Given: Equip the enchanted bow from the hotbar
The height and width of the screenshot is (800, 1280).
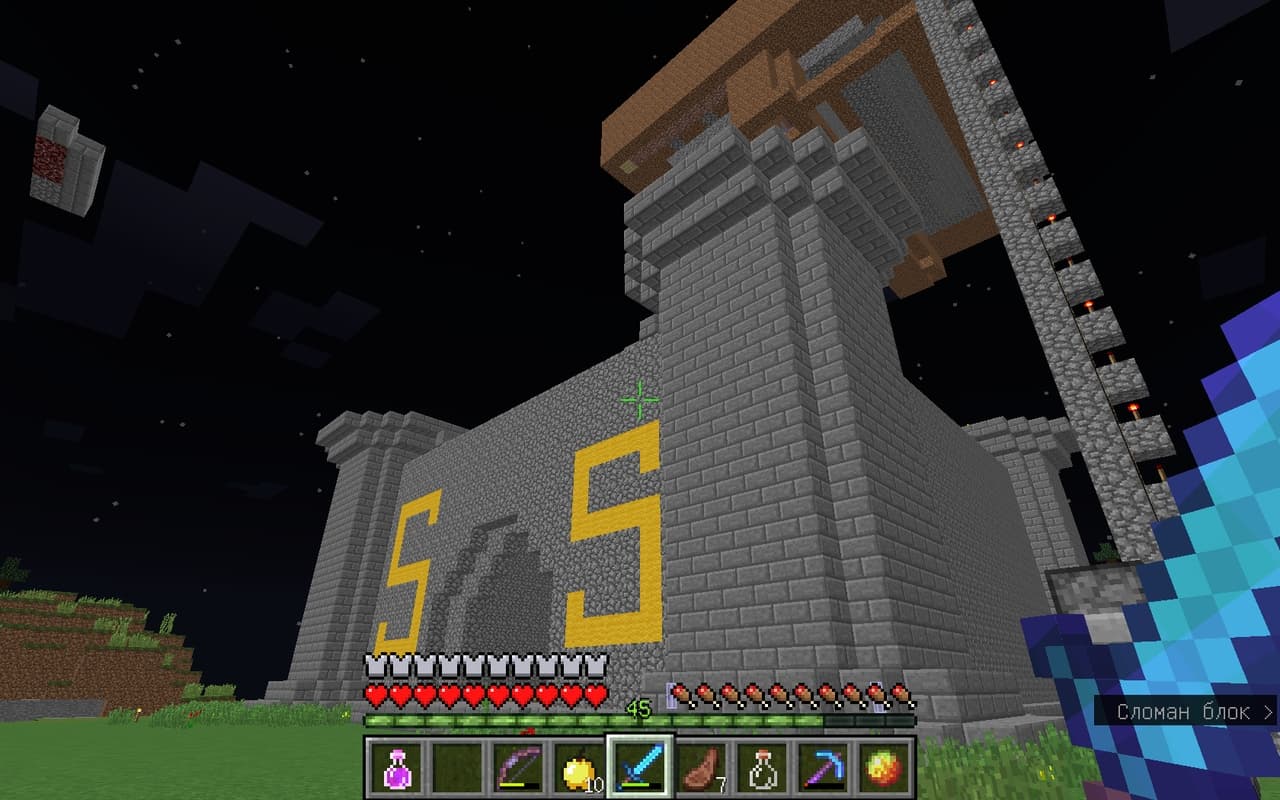Looking at the screenshot, I should coord(517,768).
